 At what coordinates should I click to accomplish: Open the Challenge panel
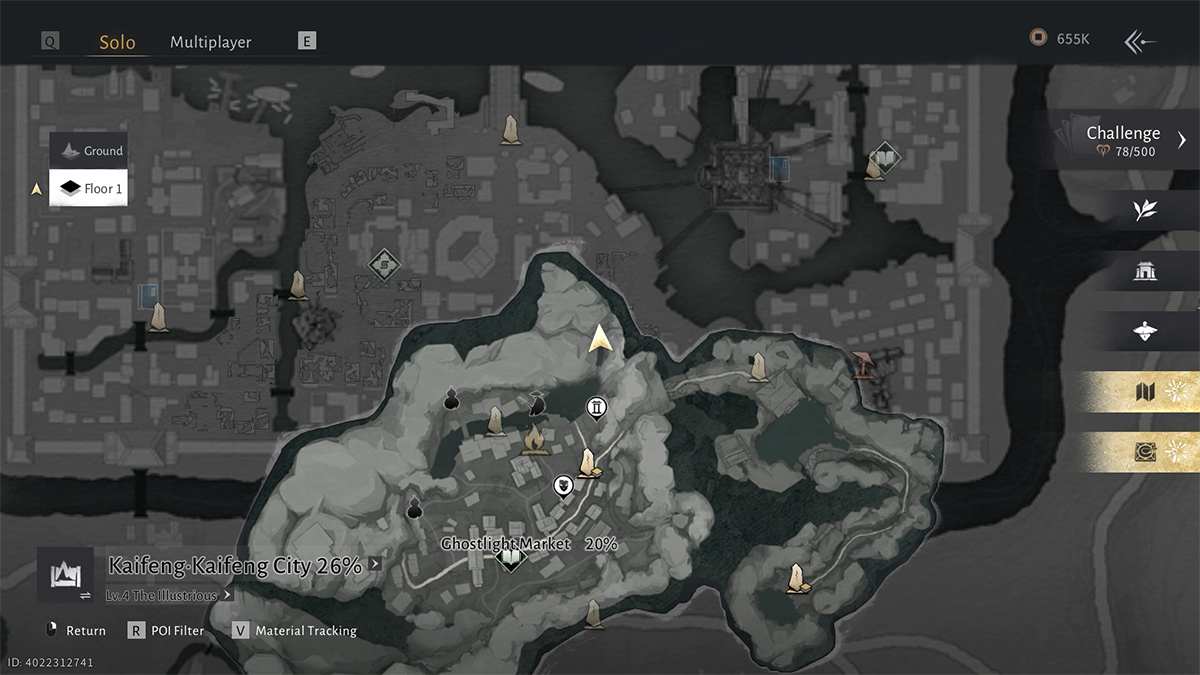pos(1124,140)
